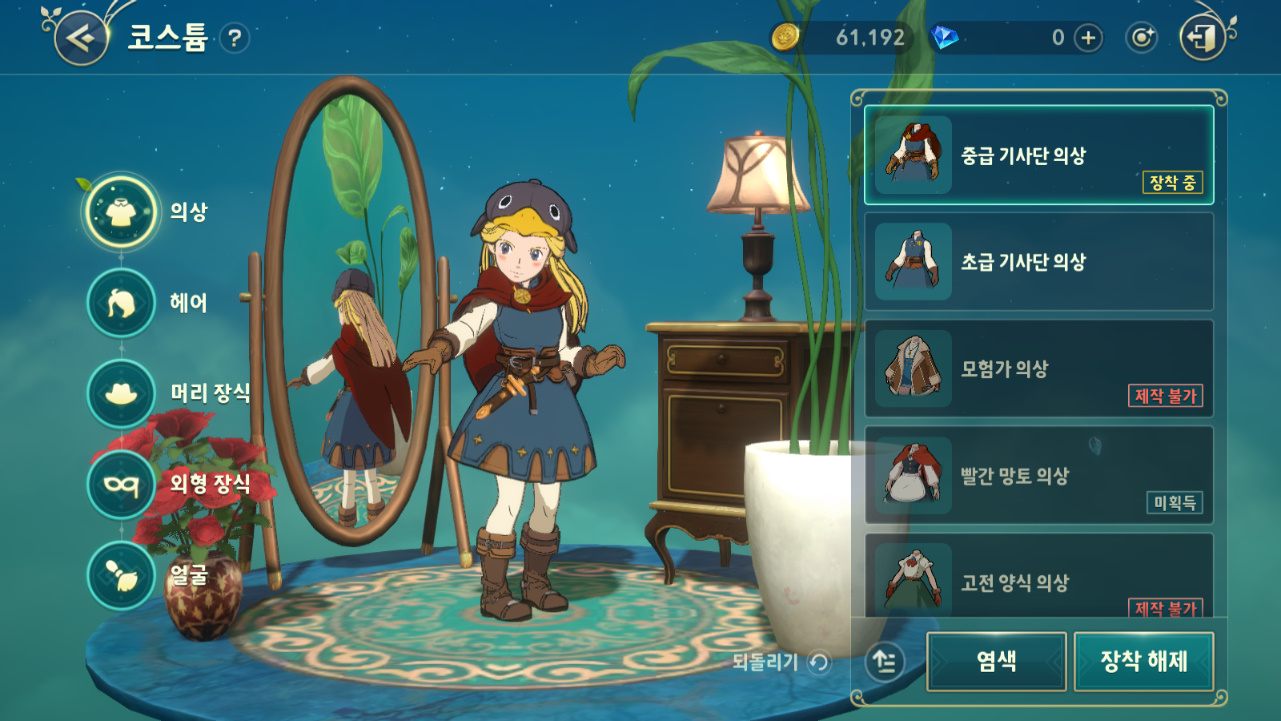Select the 외형 장식 appearance accessory category
The image size is (1281, 721).
coord(121,485)
